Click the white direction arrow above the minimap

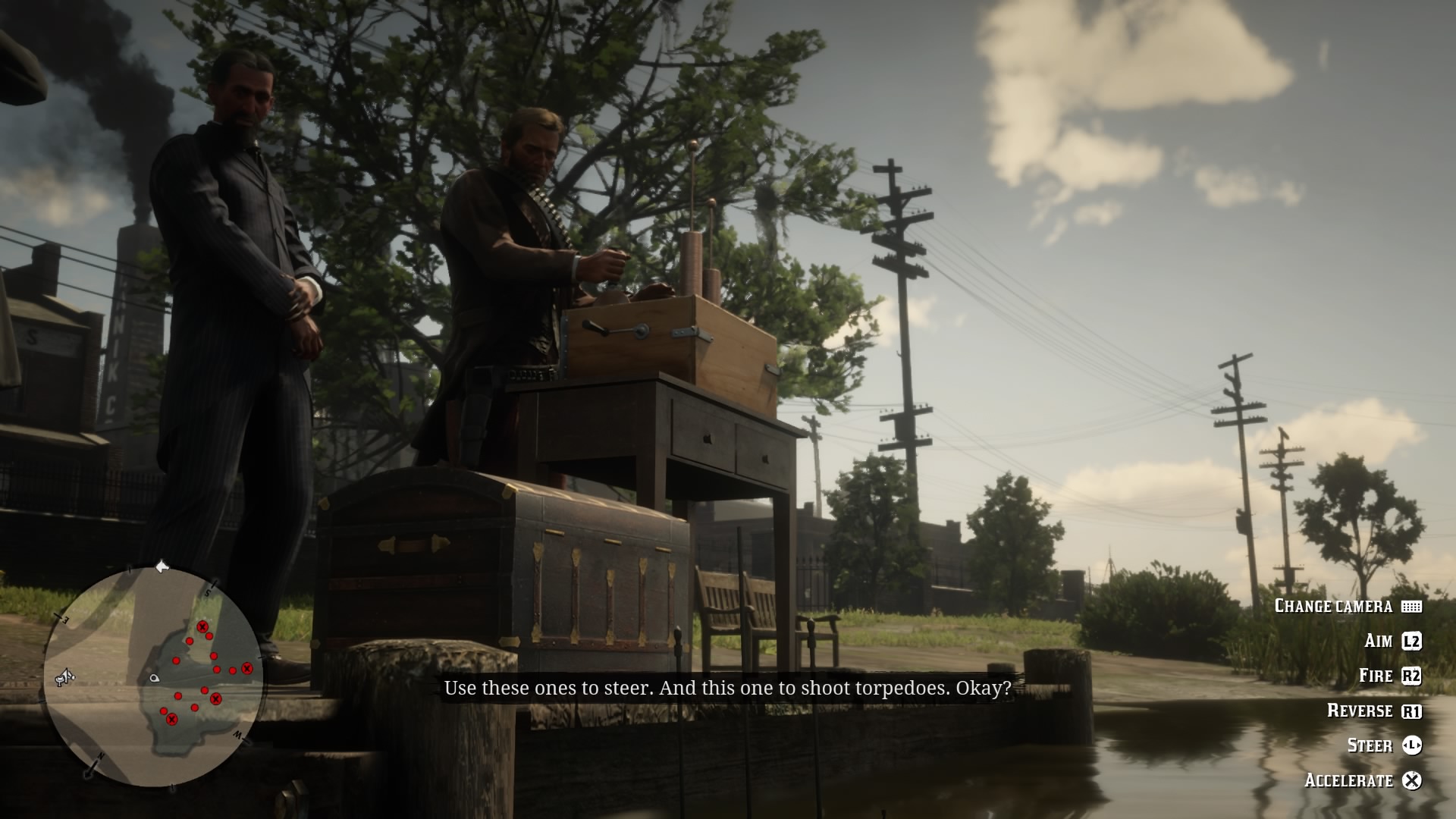[x=162, y=566]
